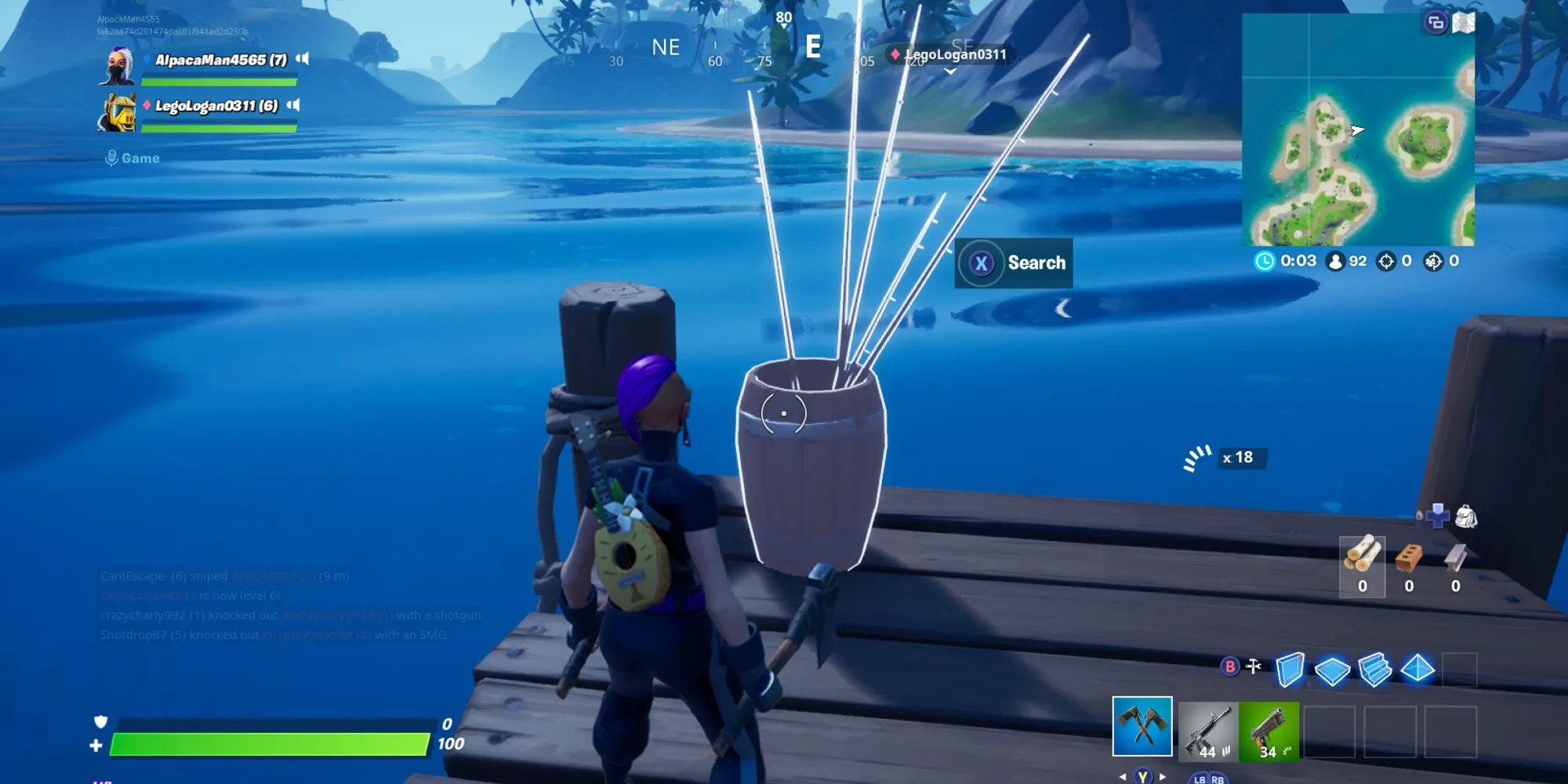Click the eliminations crosshair icon below the minimap
The width and height of the screenshot is (1568, 784).
(x=1385, y=262)
